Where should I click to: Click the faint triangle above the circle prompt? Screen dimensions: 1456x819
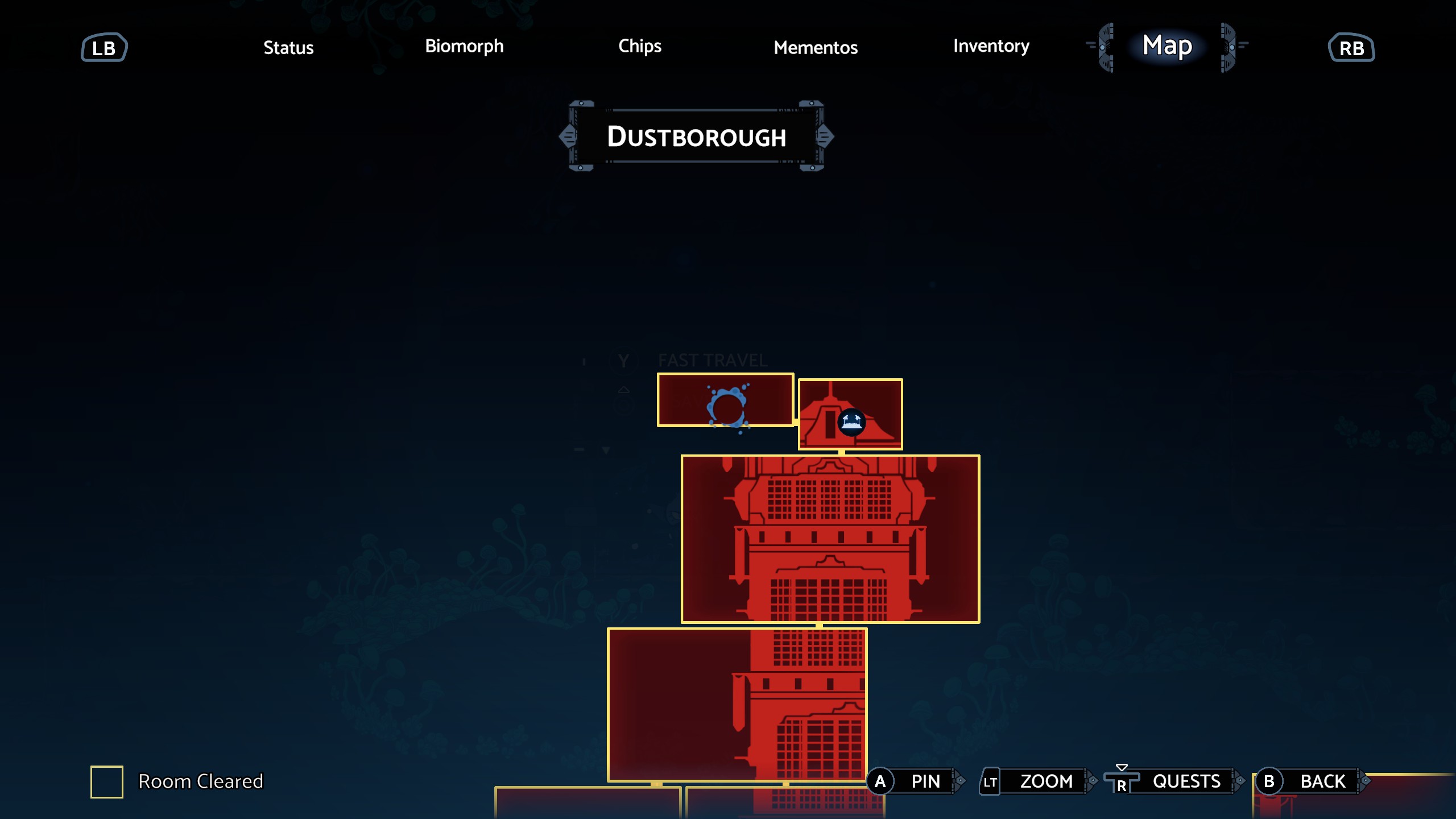(623, 391)
